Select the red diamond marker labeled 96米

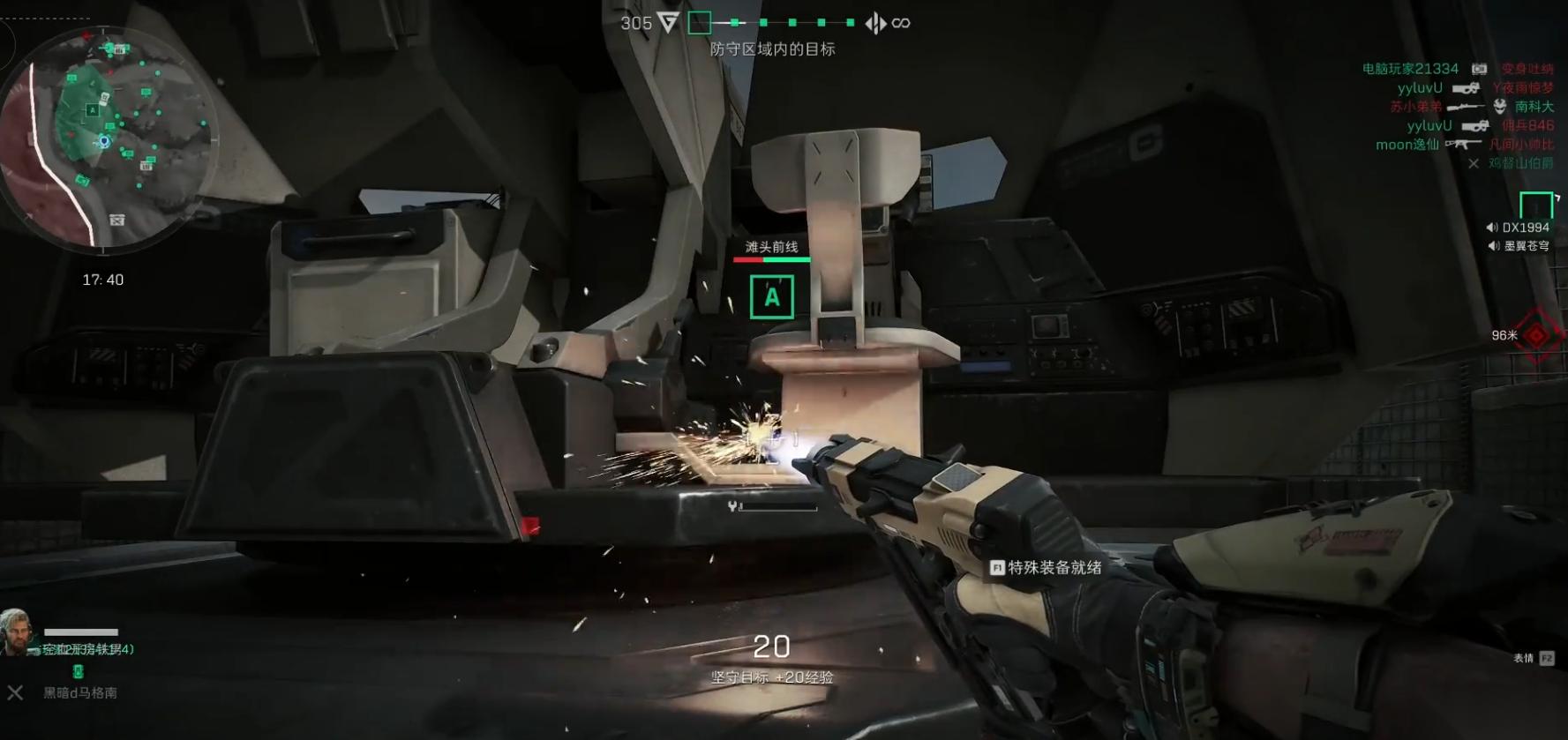(1537, 336)
